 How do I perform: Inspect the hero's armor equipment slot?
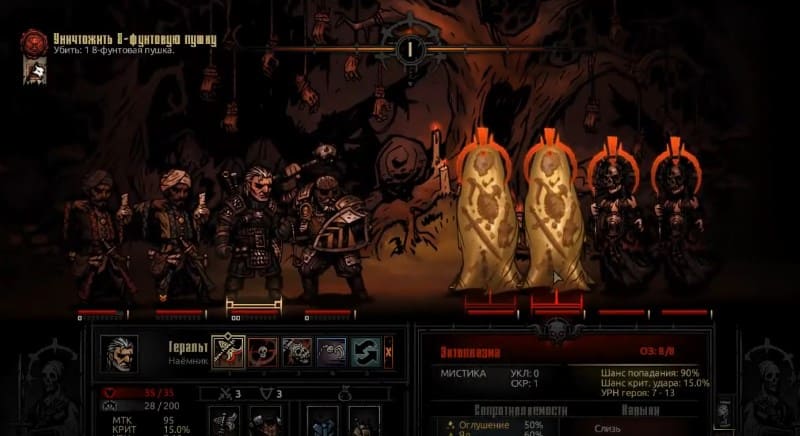tap(263, 420)
